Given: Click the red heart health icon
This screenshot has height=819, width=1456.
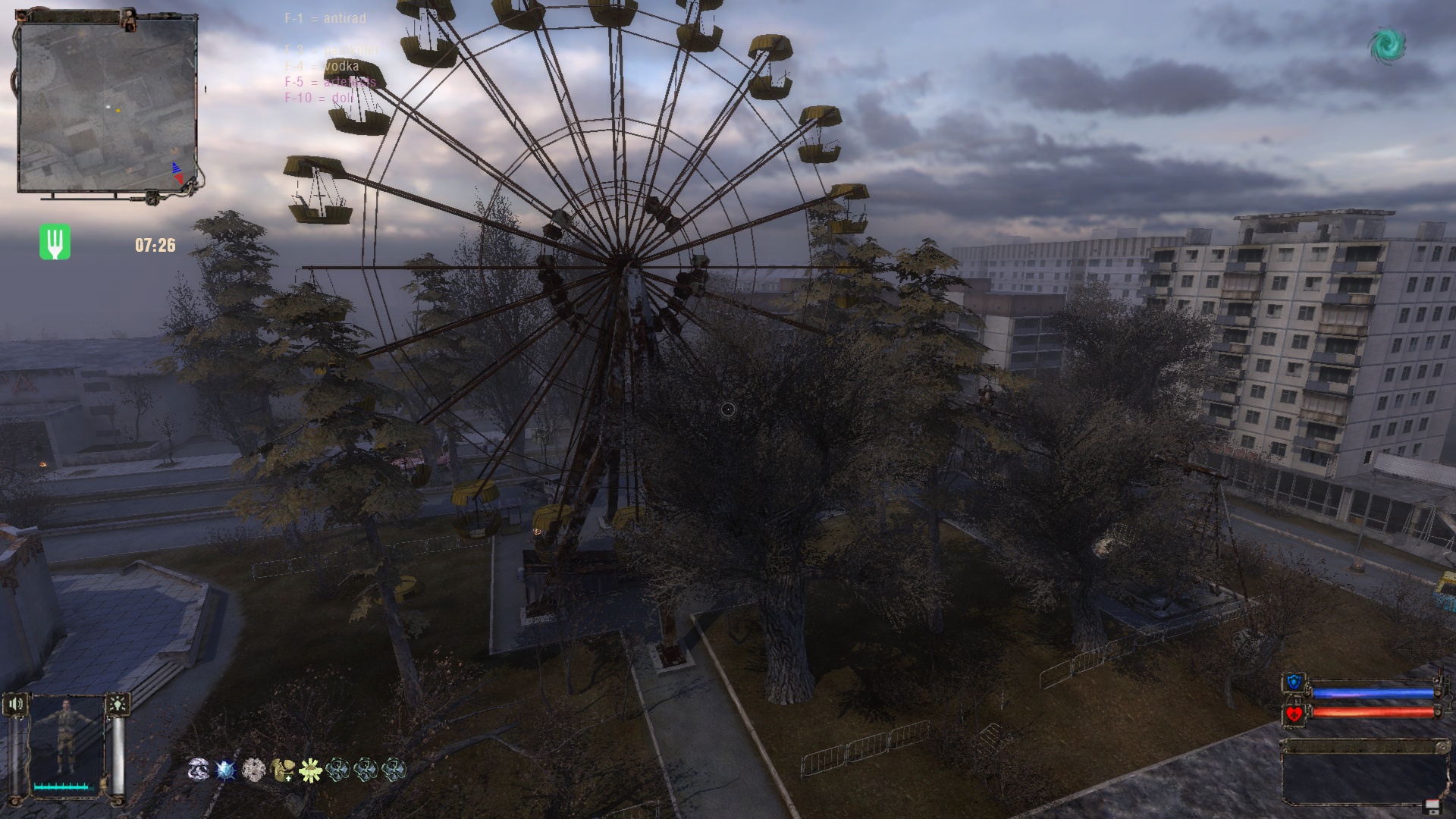Looking at the screenshot, I should (1294, 714).
